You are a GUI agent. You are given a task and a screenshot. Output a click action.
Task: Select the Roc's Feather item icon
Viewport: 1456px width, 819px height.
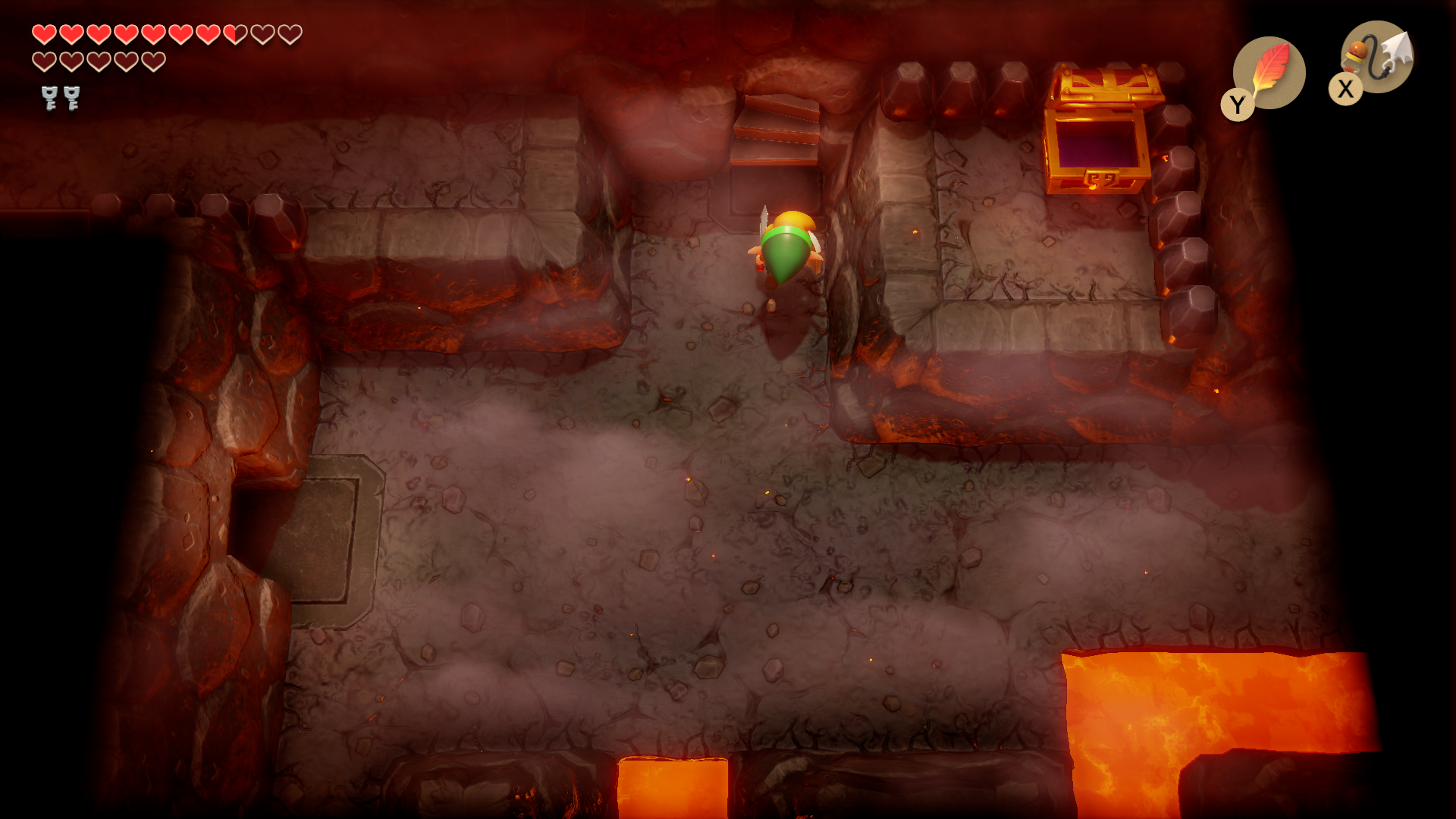tap(1269, 73)
